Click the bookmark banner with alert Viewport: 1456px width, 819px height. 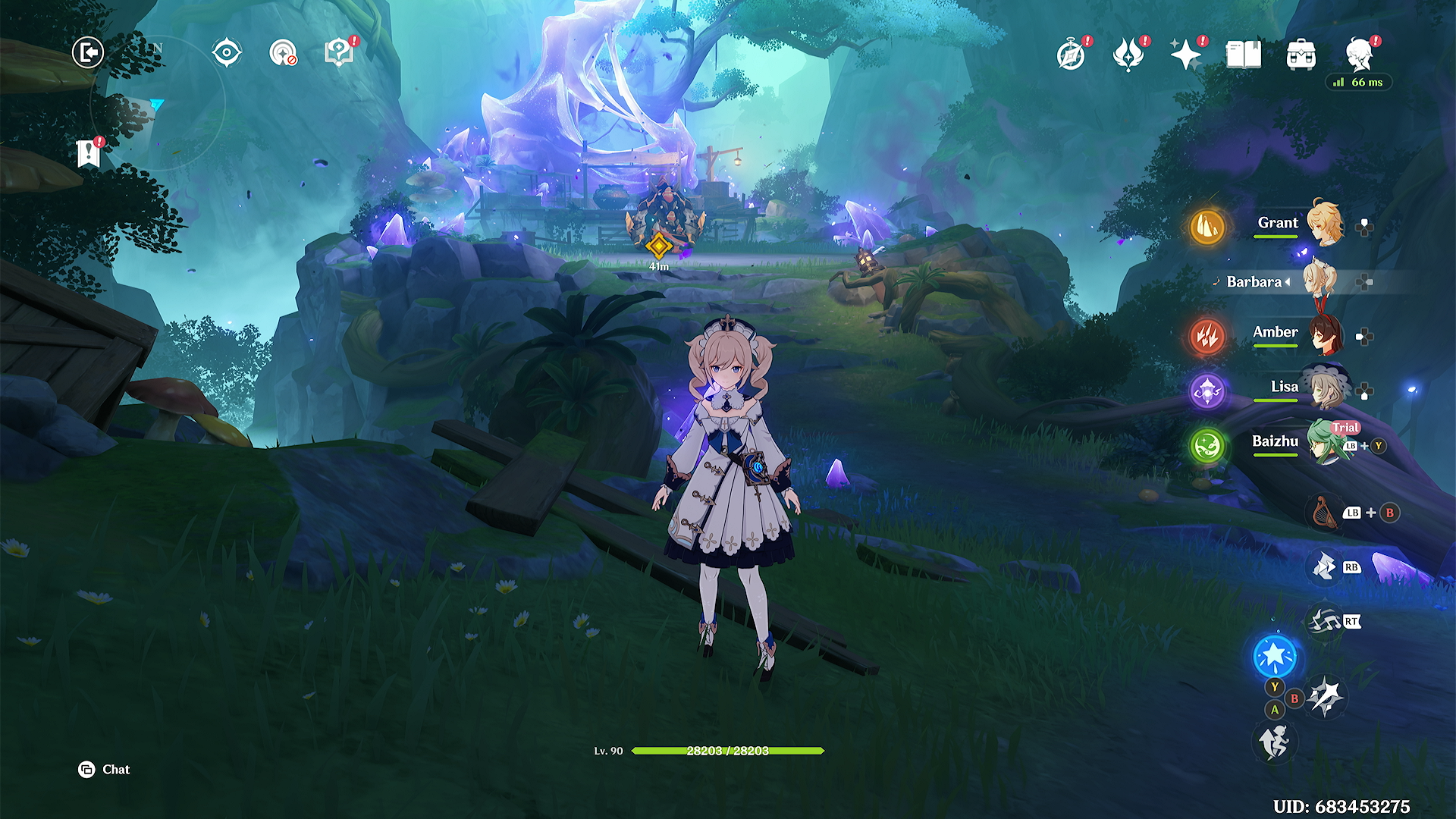click(x=89, y=153)
